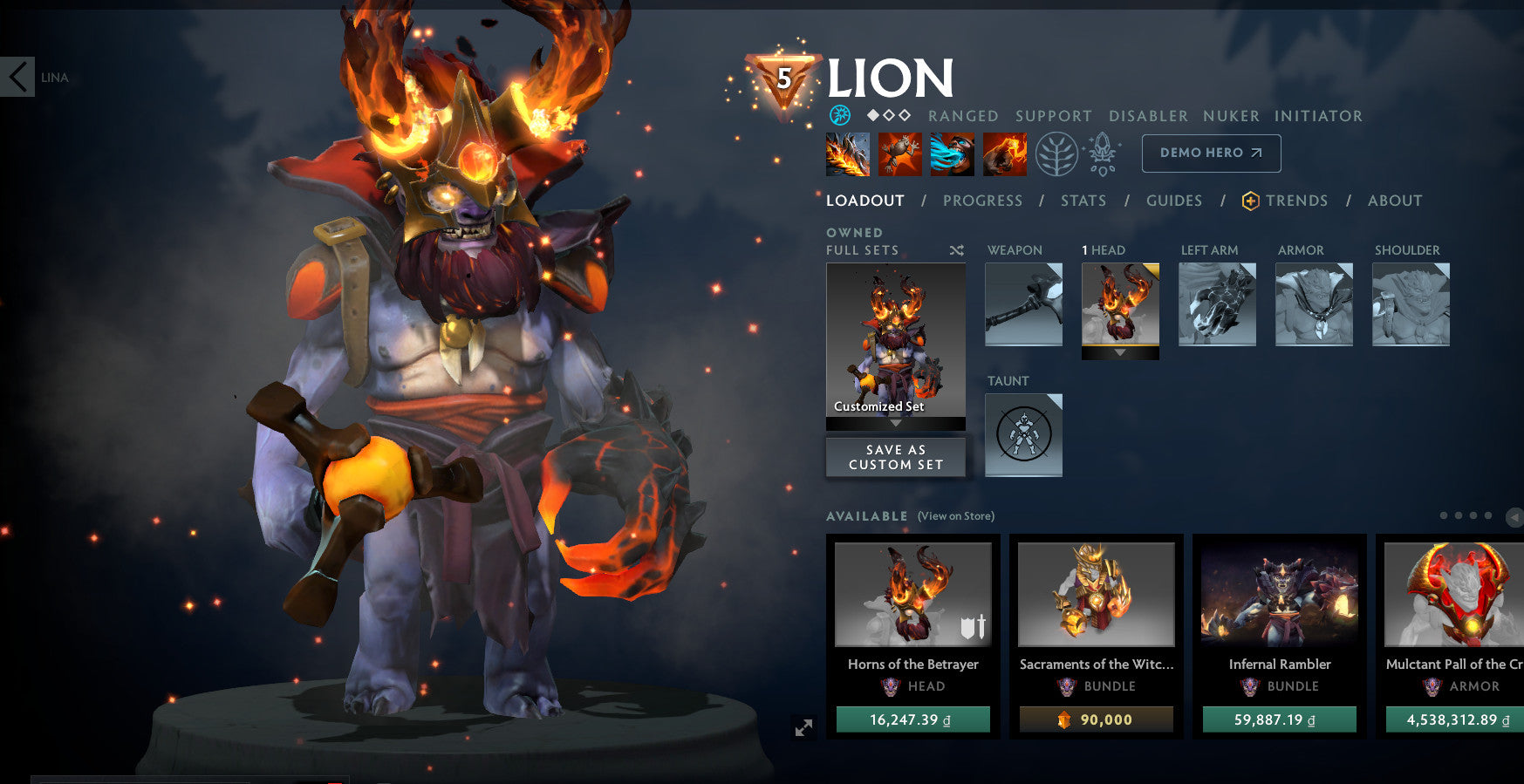1524x784 pixels.
Task: Select the empty Taunt slot
Action: (x=1022, y=434)
